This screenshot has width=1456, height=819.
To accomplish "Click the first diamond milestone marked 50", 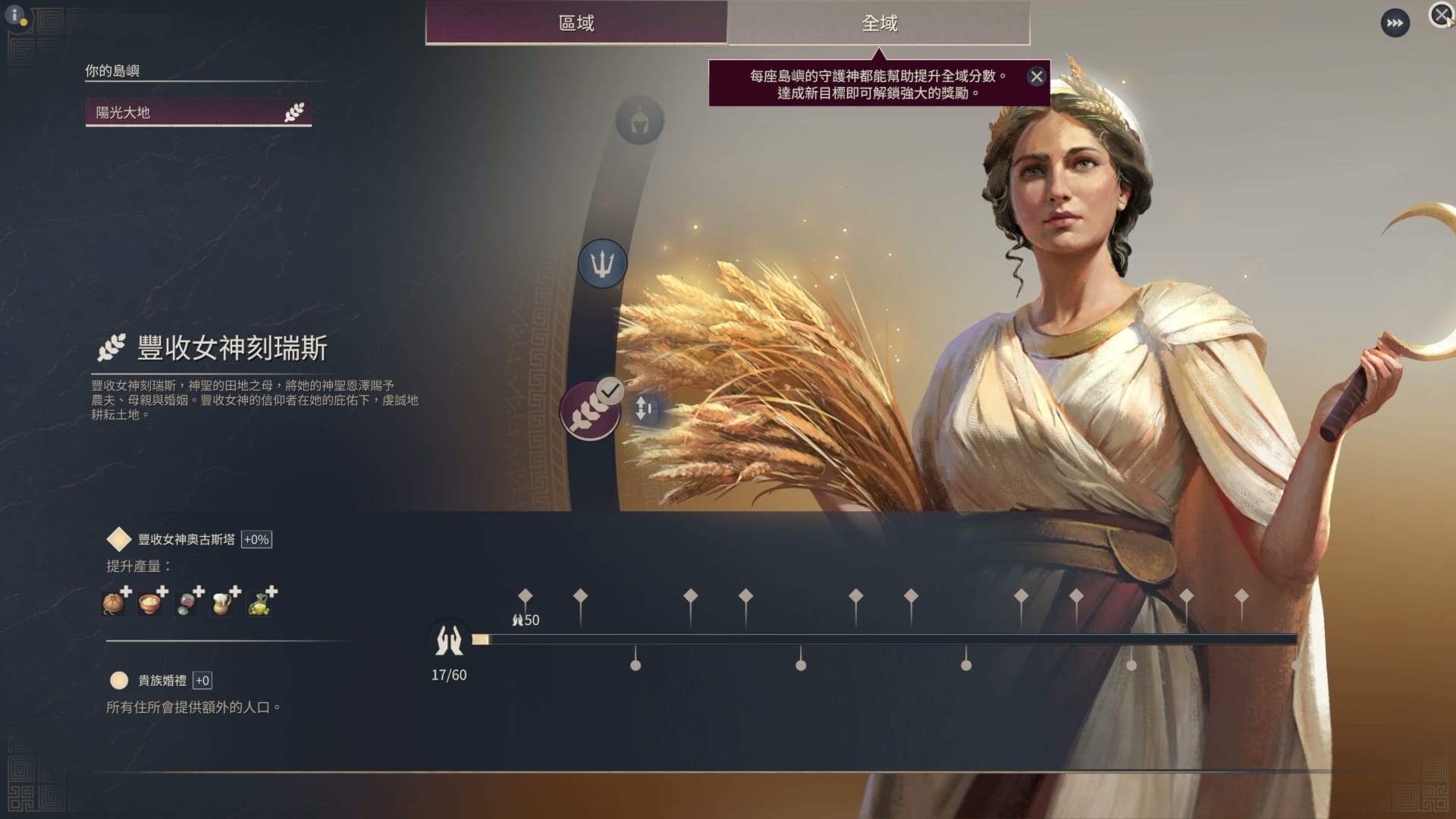I will [x=525, y=596].
